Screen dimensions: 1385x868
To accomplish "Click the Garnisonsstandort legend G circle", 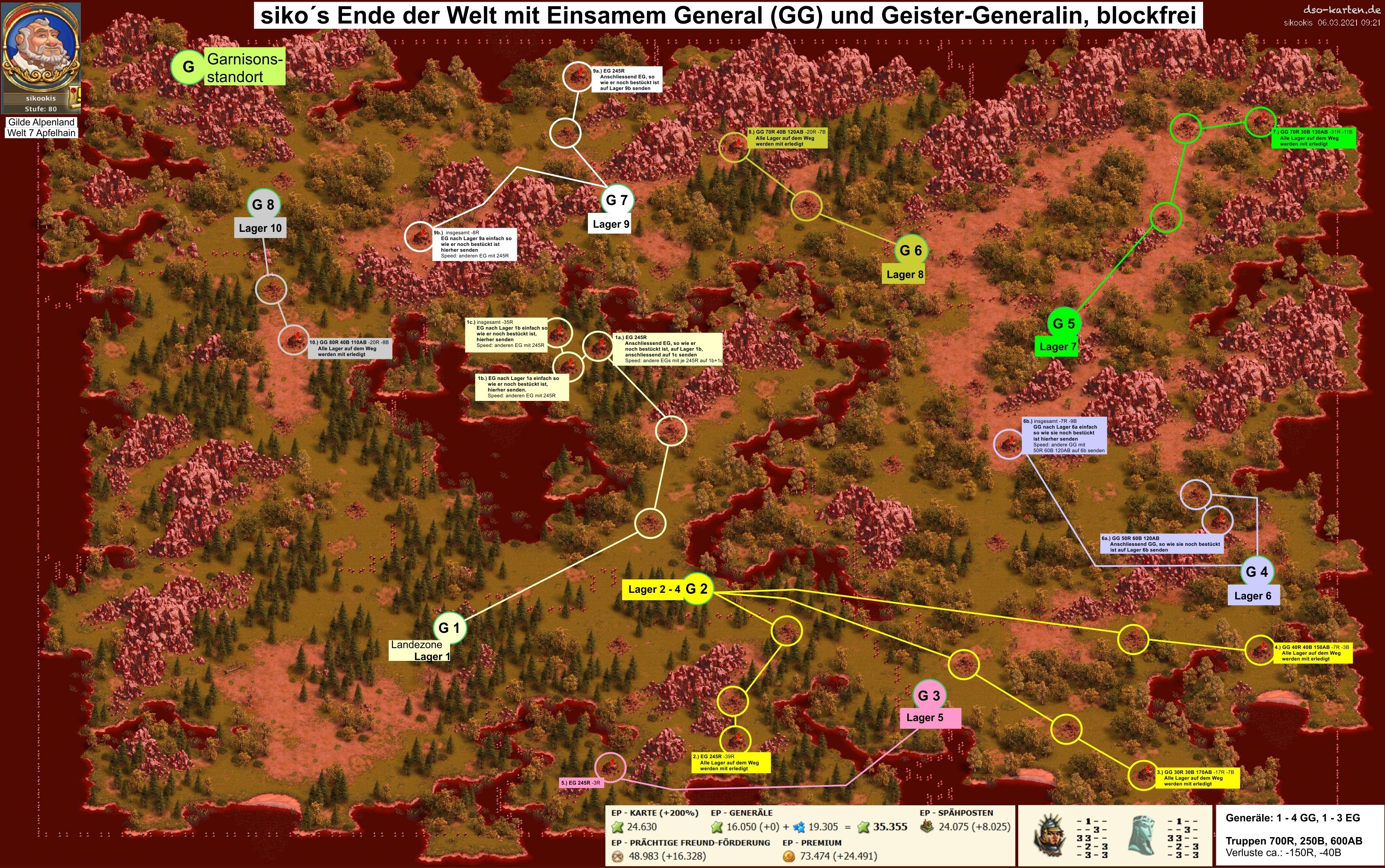I will coord(188,66).
